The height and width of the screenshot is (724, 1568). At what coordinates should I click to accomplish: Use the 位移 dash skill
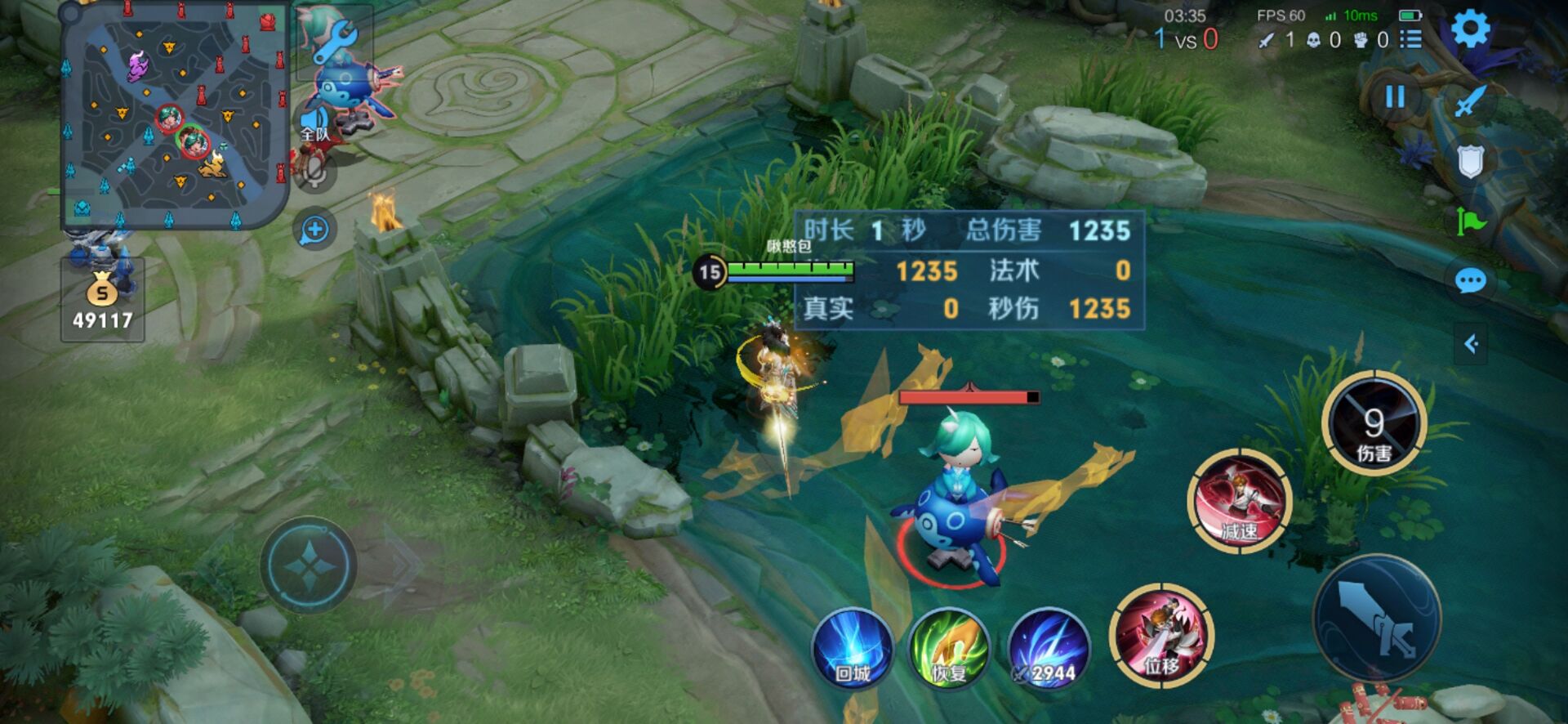click(1161, 635)
